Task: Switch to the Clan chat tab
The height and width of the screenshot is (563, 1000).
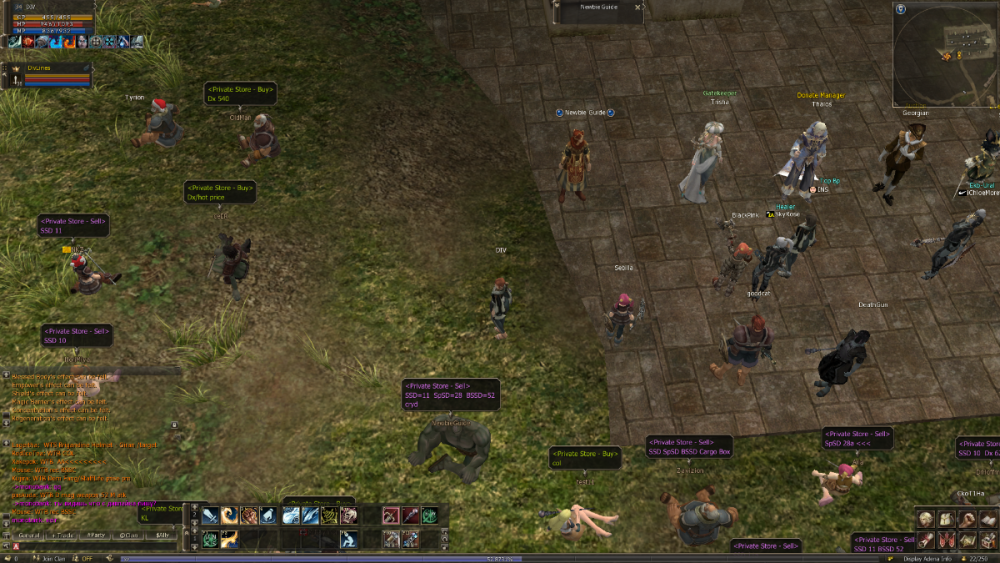Action: pyautogui.click(x=129, y=536)
